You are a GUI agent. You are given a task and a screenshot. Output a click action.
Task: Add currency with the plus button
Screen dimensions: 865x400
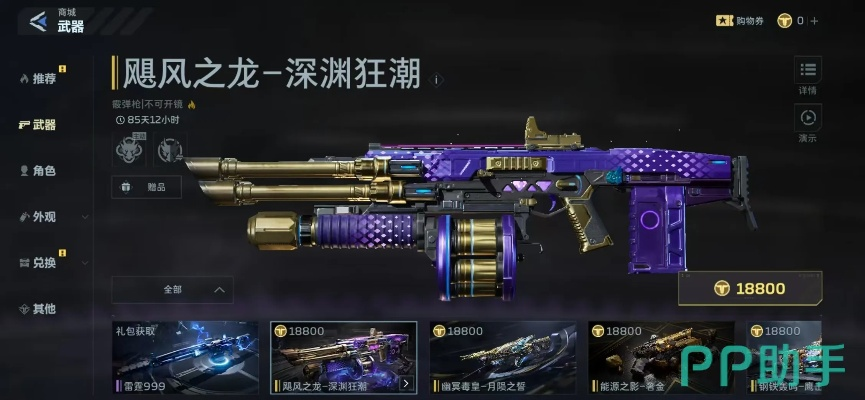[x=814, y=20]
